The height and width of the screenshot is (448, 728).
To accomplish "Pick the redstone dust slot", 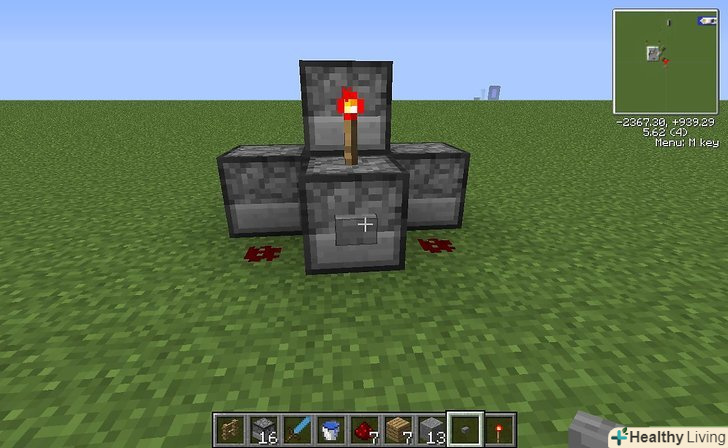I will pyautogui.click(x=365, y=429).
